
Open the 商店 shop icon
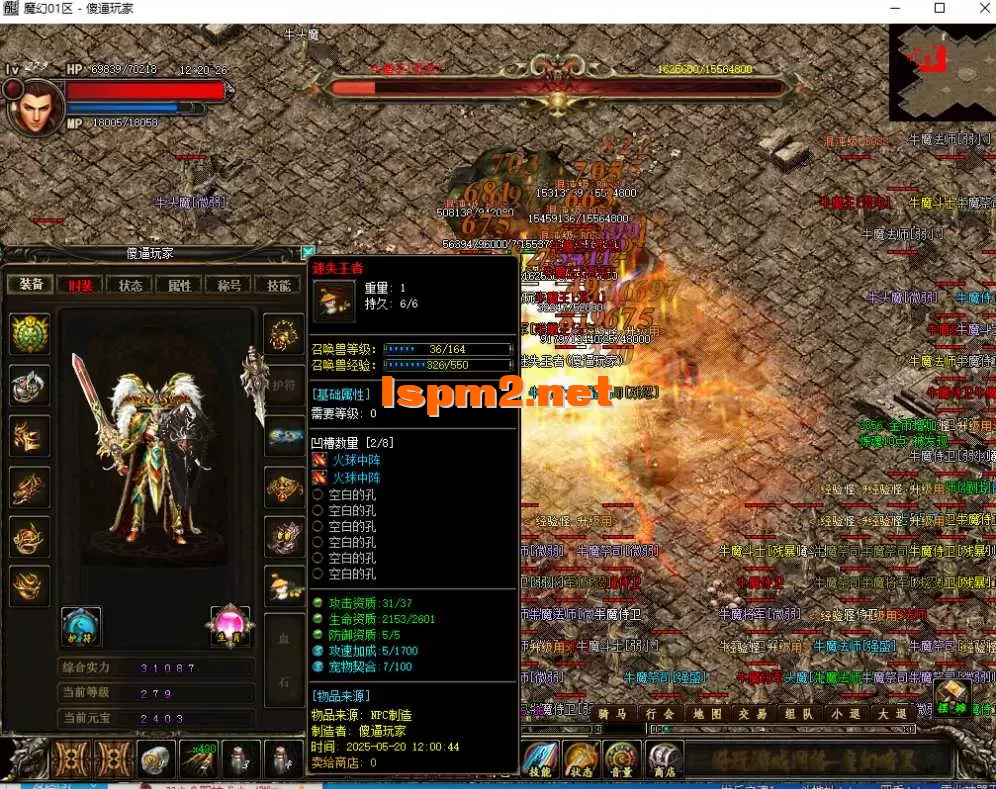(663, 760)
